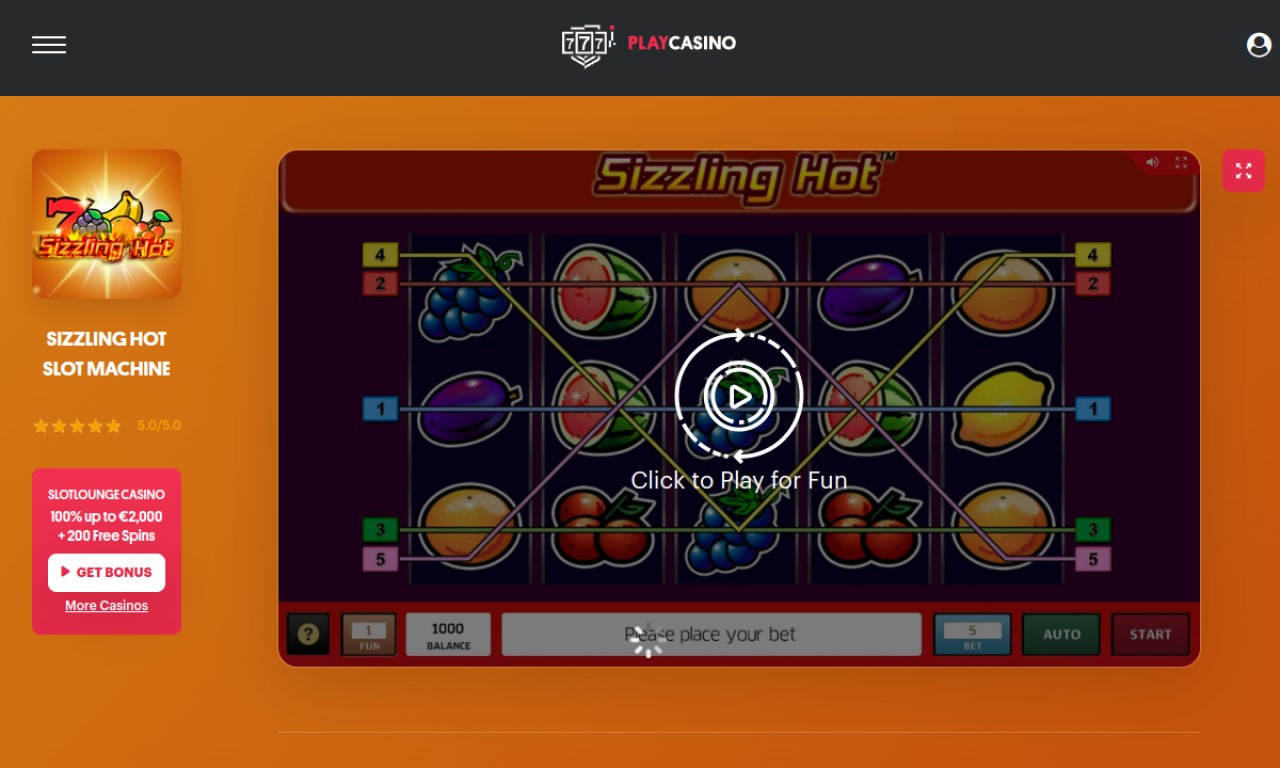Enable AUTO spin mode

(1061, 634)
